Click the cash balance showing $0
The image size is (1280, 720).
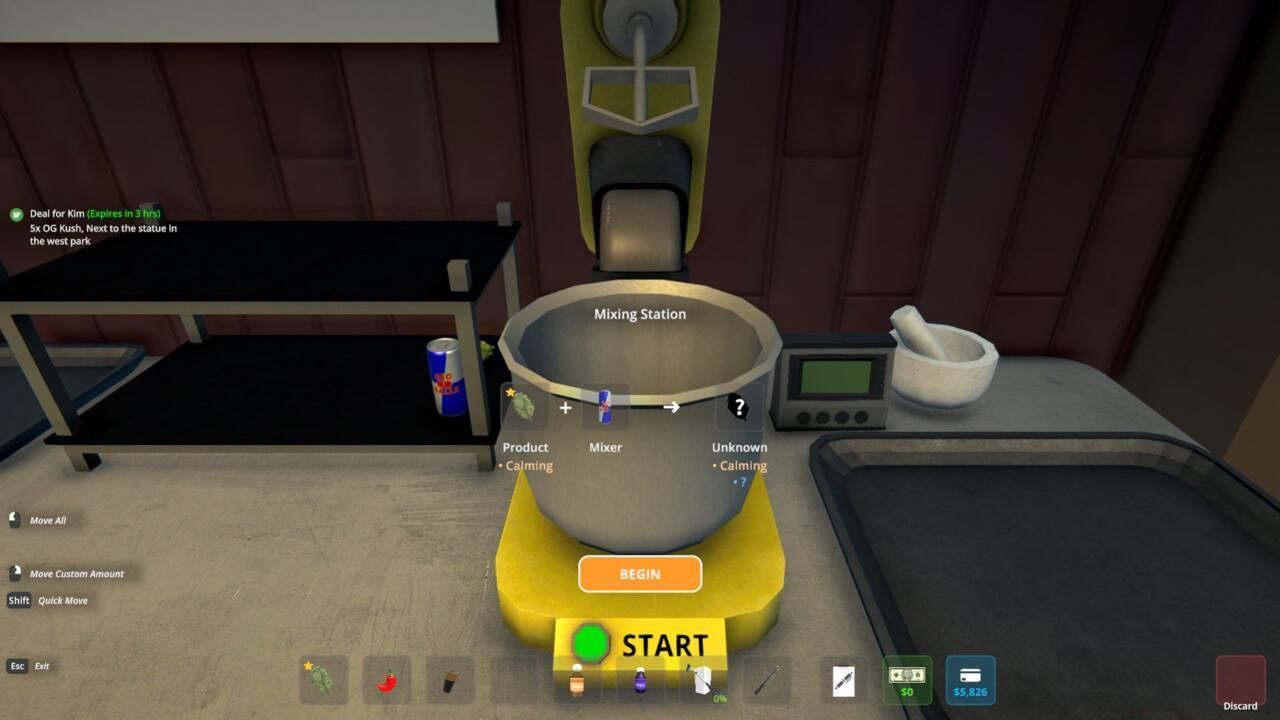point(906,680)
